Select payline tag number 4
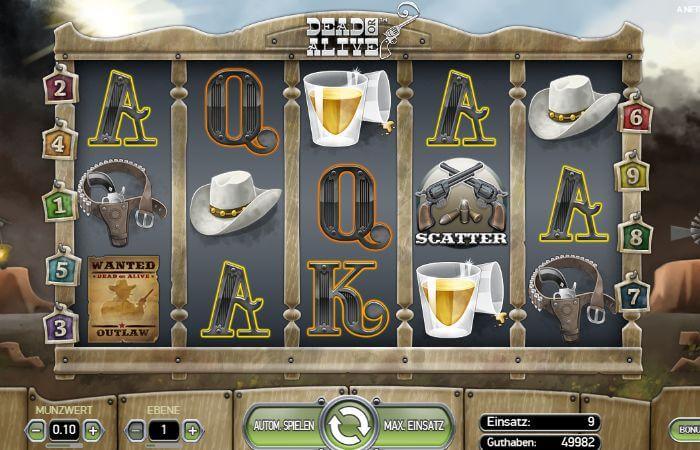This screenshot has width=700, height=450. [60, 143]
